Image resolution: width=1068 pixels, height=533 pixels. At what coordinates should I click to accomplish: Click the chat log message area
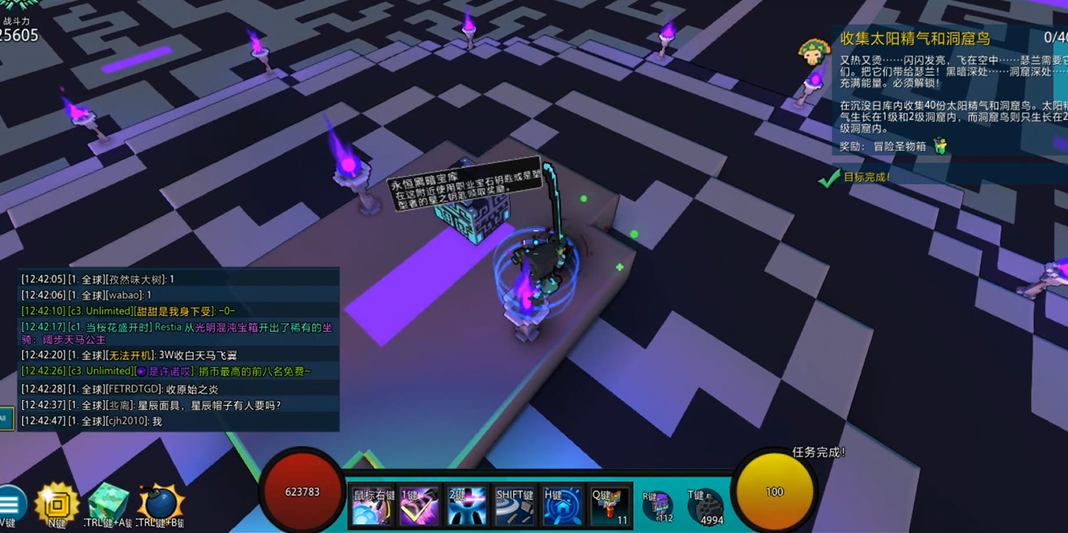(180, 348)
